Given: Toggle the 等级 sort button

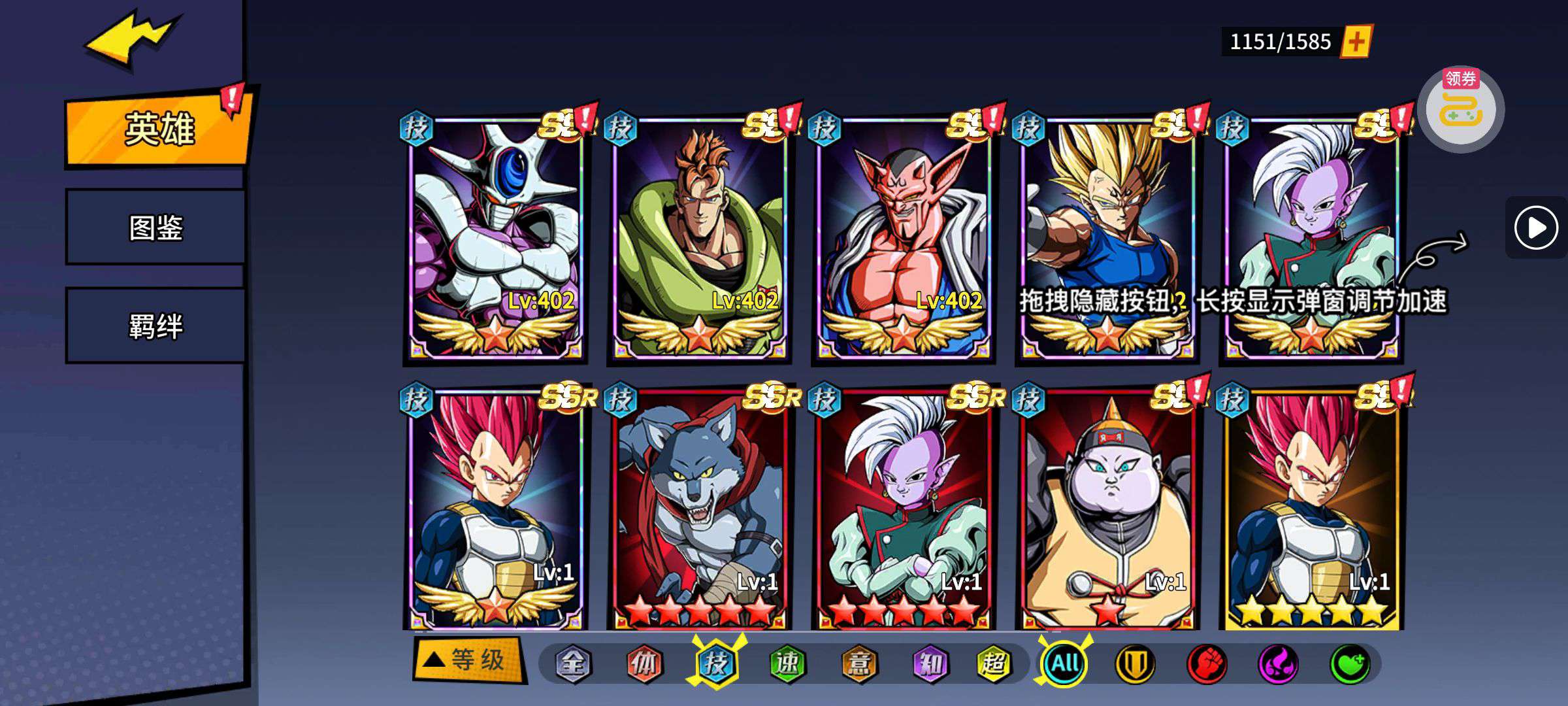Looking at the screenshot, I should 469,660.
